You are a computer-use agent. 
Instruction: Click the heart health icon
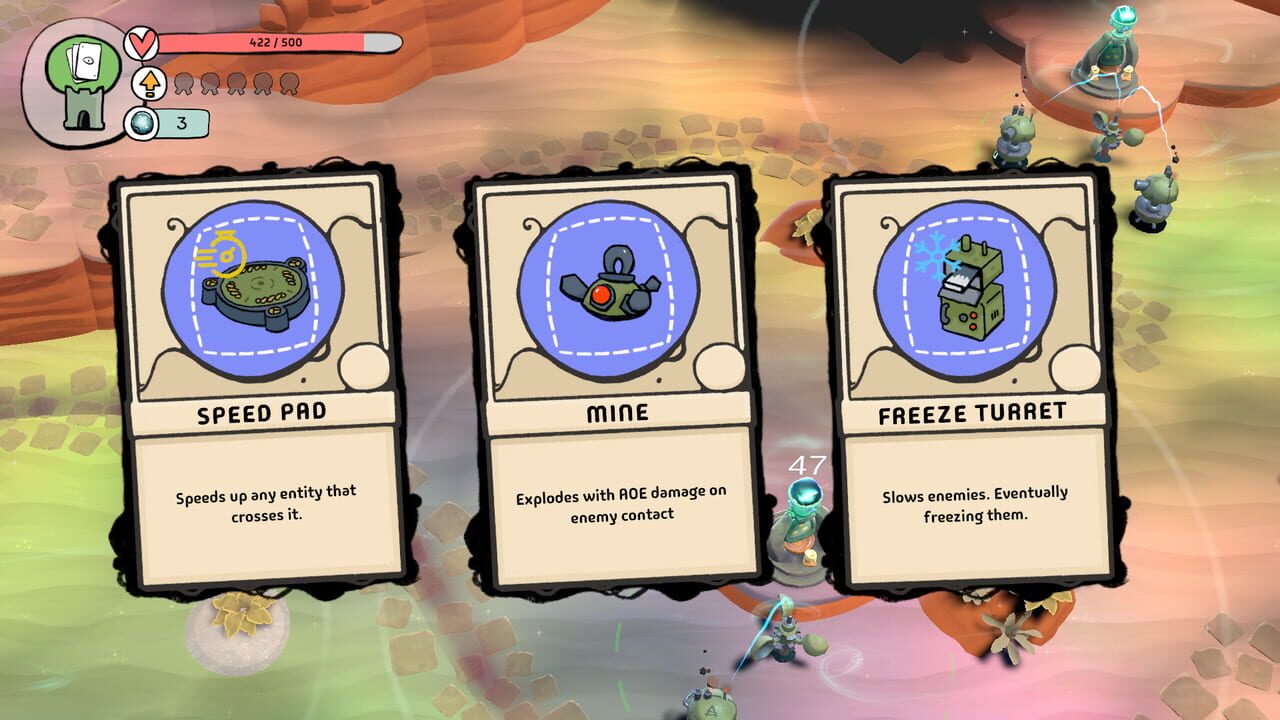coord(142,42)
